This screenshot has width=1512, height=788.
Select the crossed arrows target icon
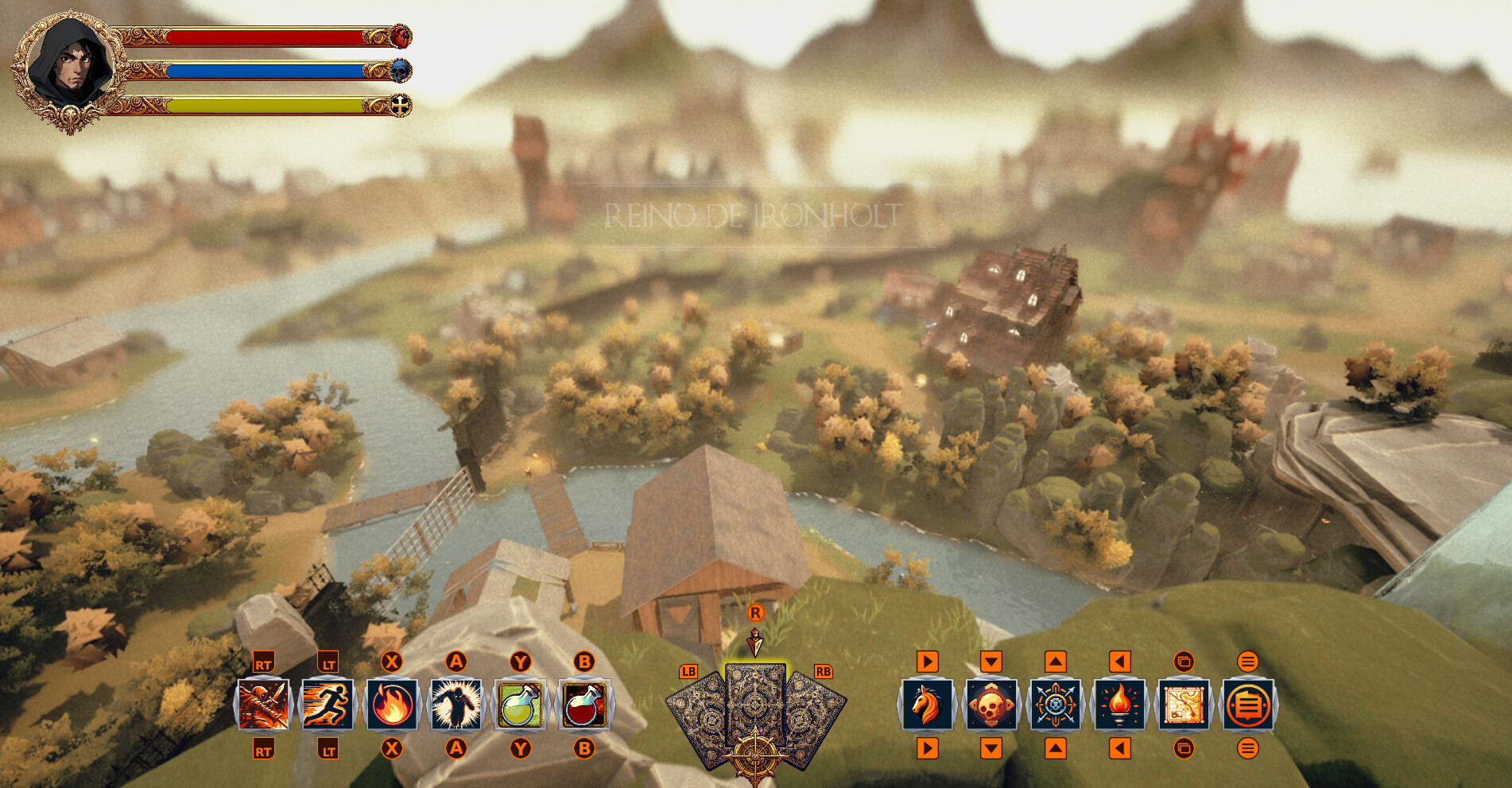[1055, 705]
